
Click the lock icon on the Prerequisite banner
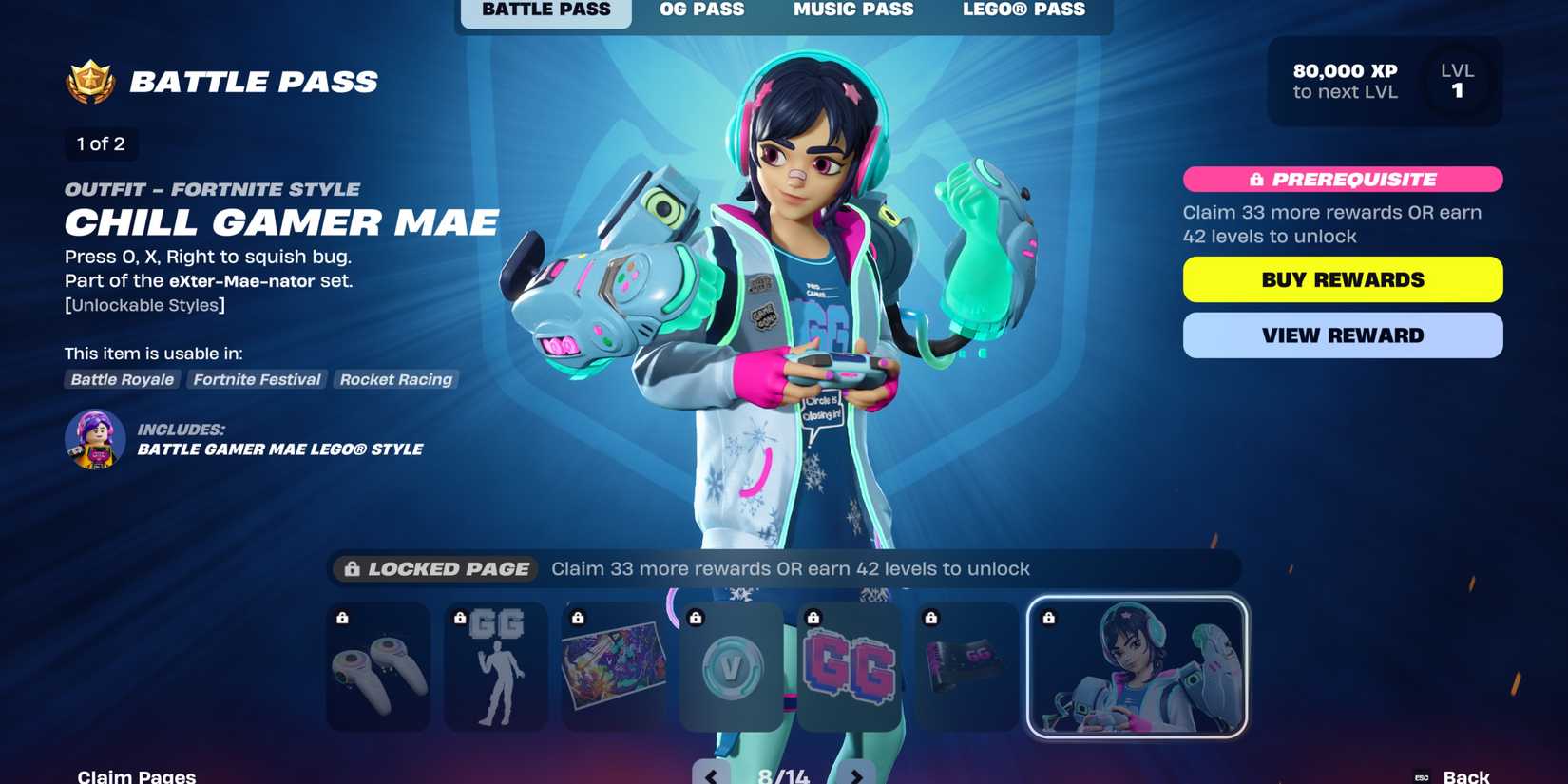(1256, 179)
